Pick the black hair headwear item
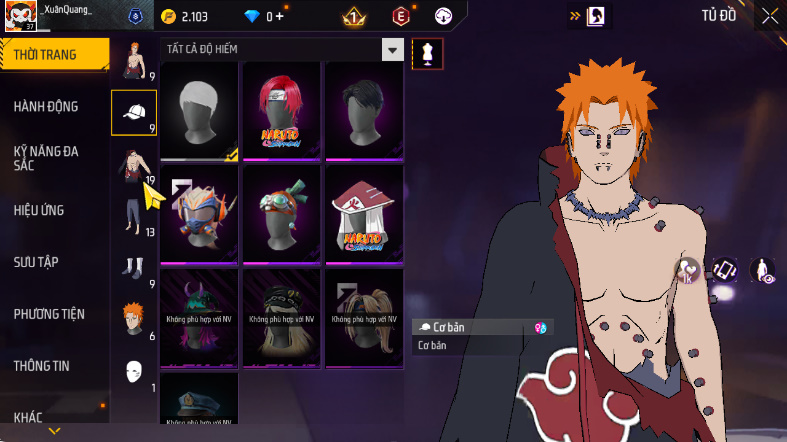The height and width of the screenshot is (442, 787). click(x=363, y=110)
